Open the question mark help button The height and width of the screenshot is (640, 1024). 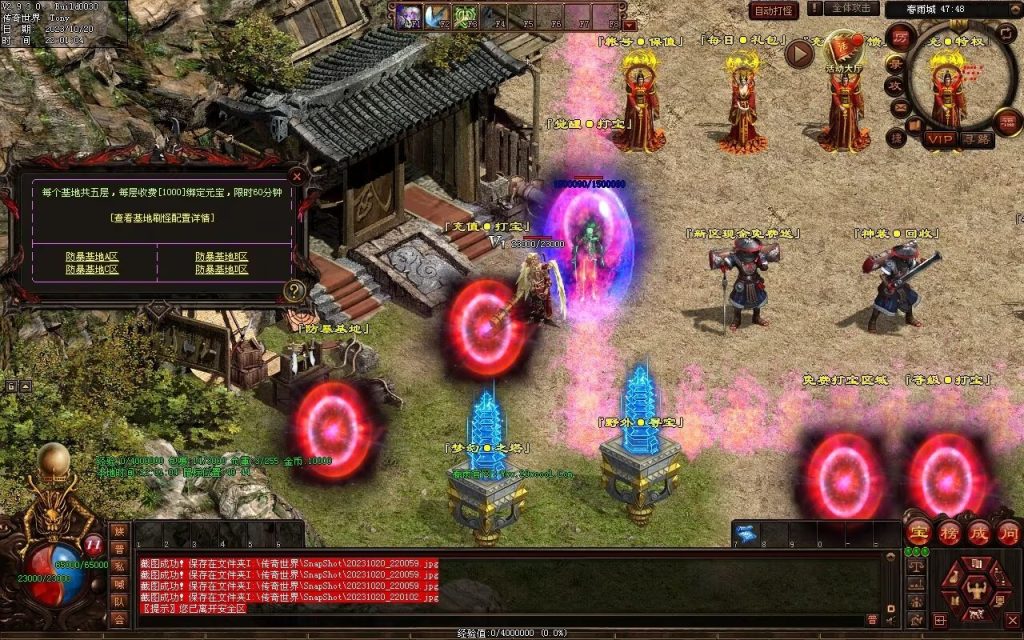pos(295,291)
